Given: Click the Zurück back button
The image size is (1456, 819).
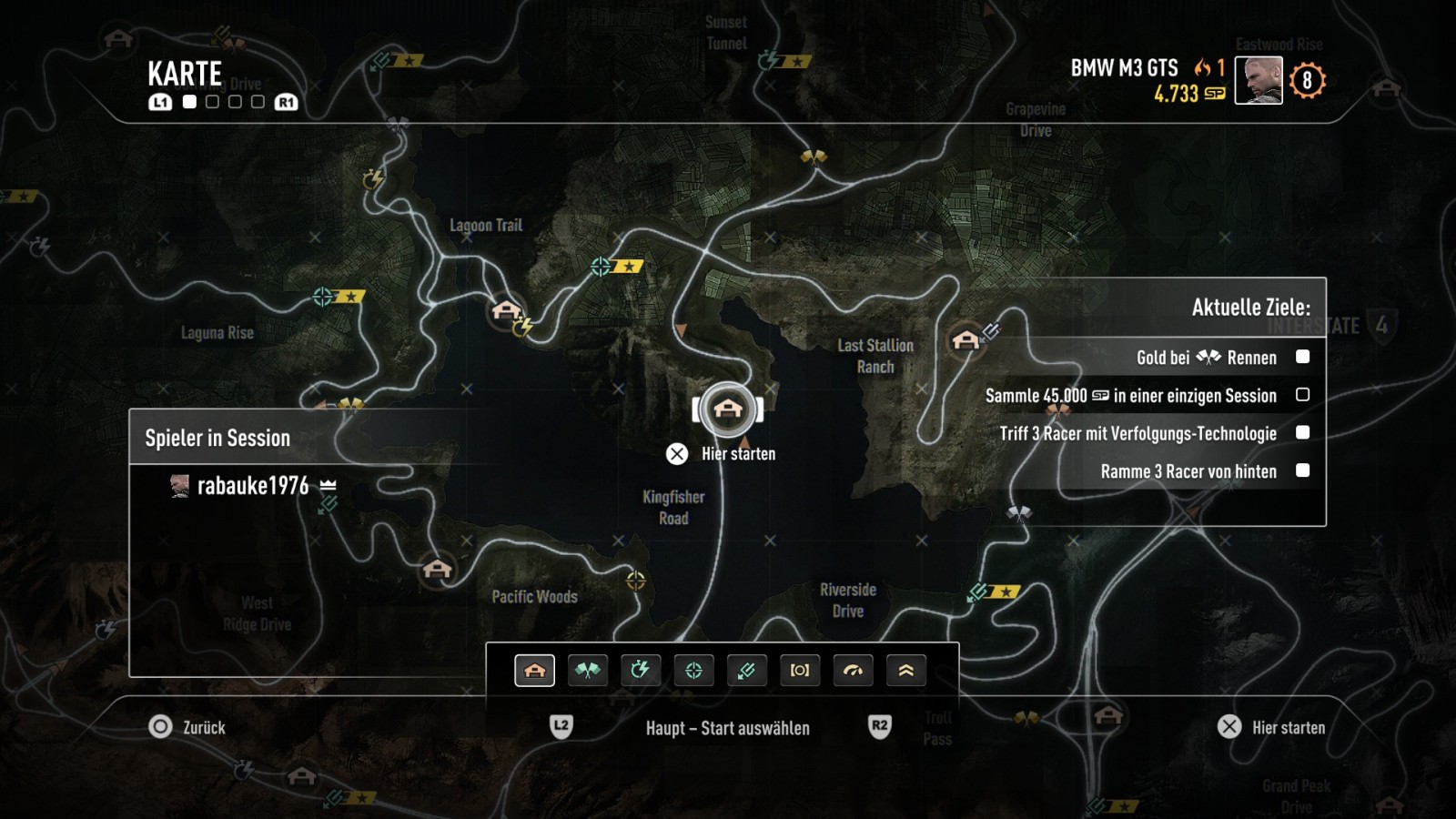Looking at the screenshot, I should point(187,727).
